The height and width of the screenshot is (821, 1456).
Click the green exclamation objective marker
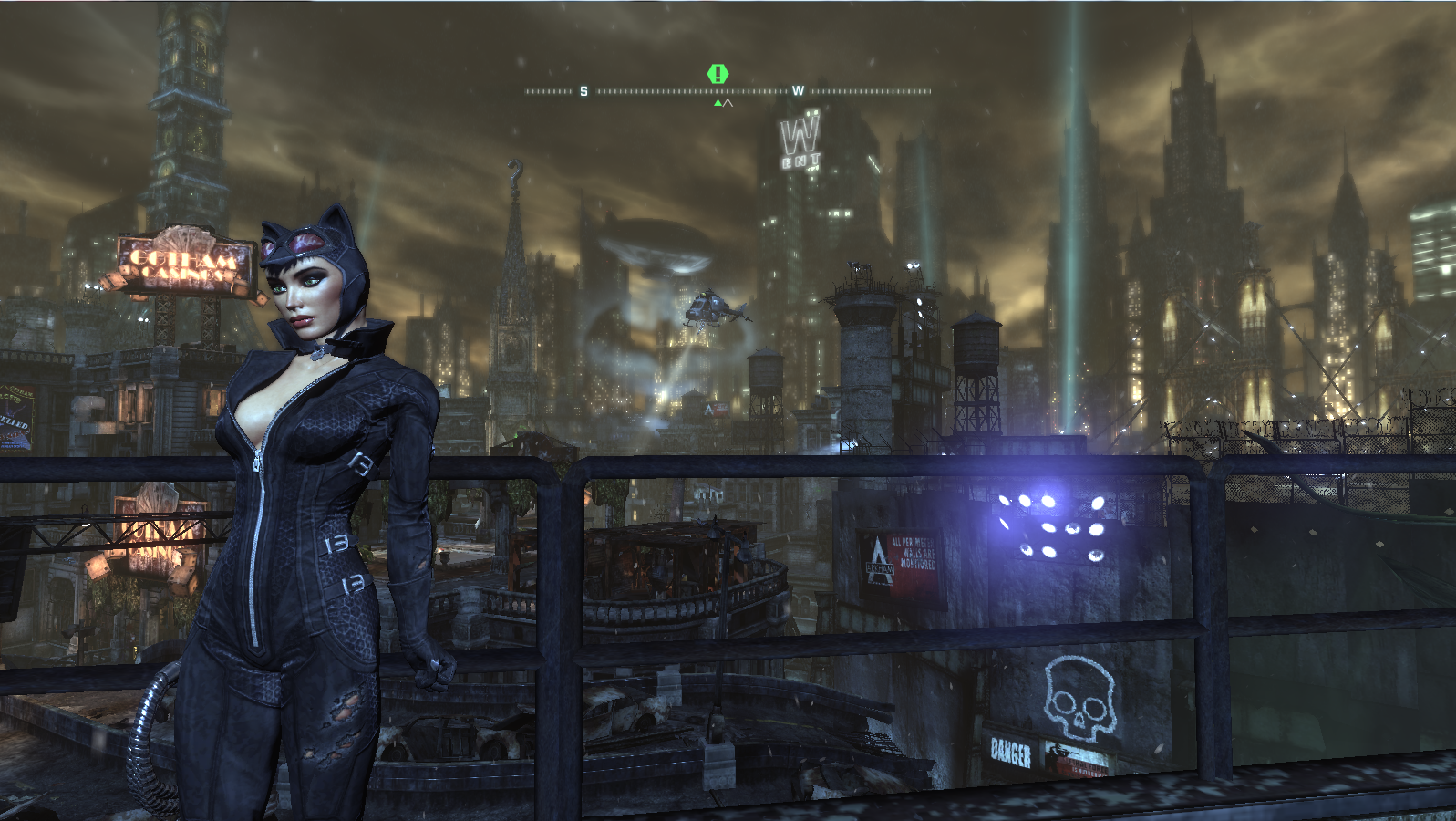(x=718, y=73)
